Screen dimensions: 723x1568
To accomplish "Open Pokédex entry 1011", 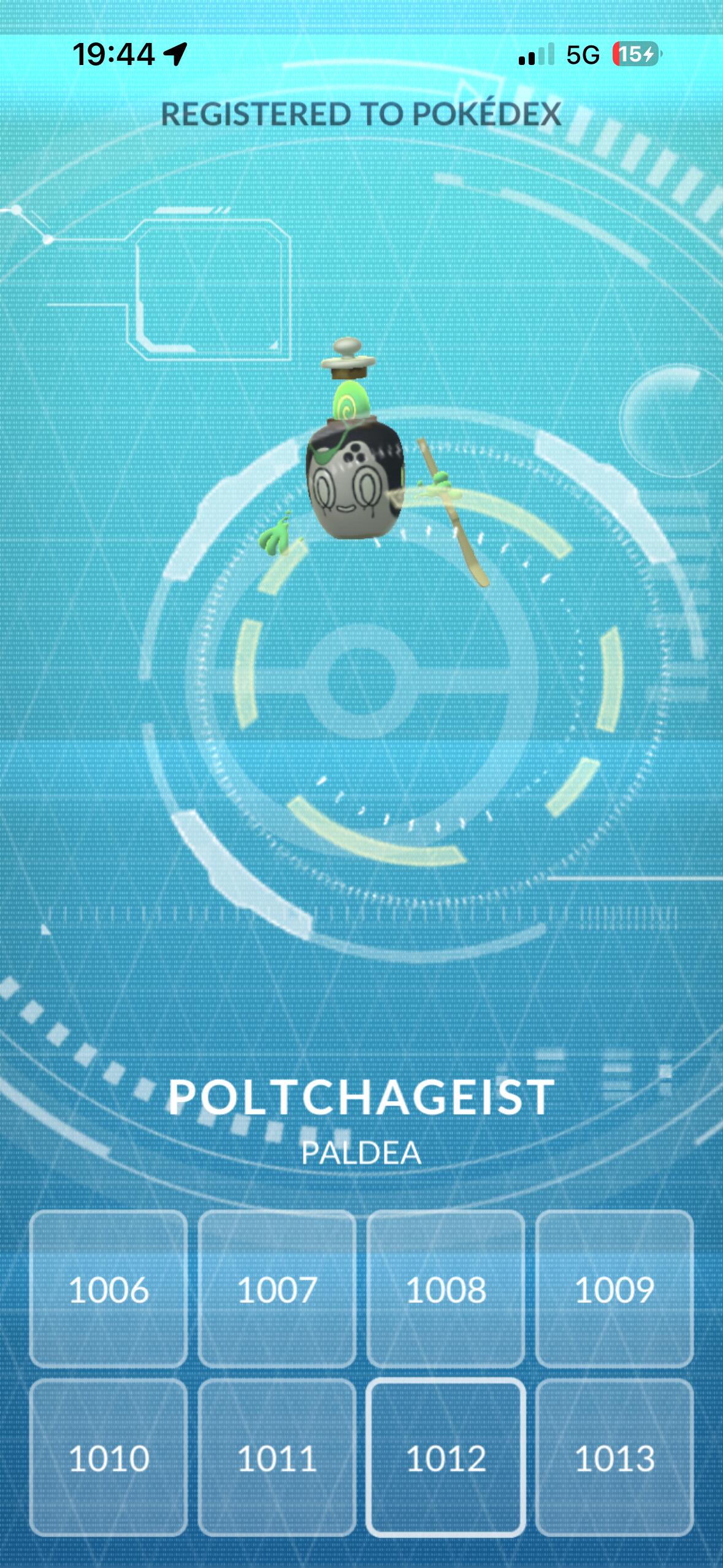I will 277,1458.
